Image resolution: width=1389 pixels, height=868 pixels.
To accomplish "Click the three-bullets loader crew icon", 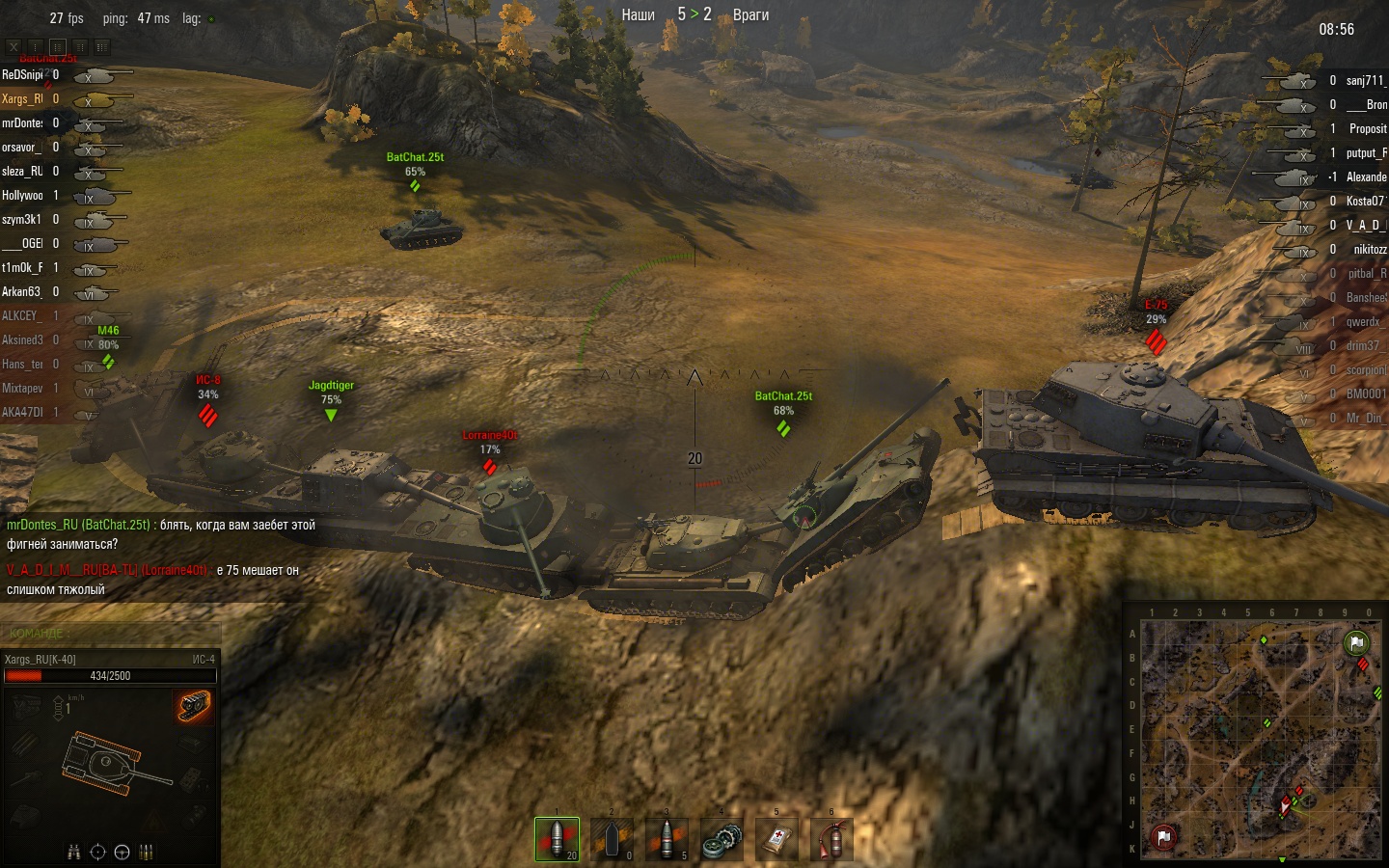I will tap(147, 852).
